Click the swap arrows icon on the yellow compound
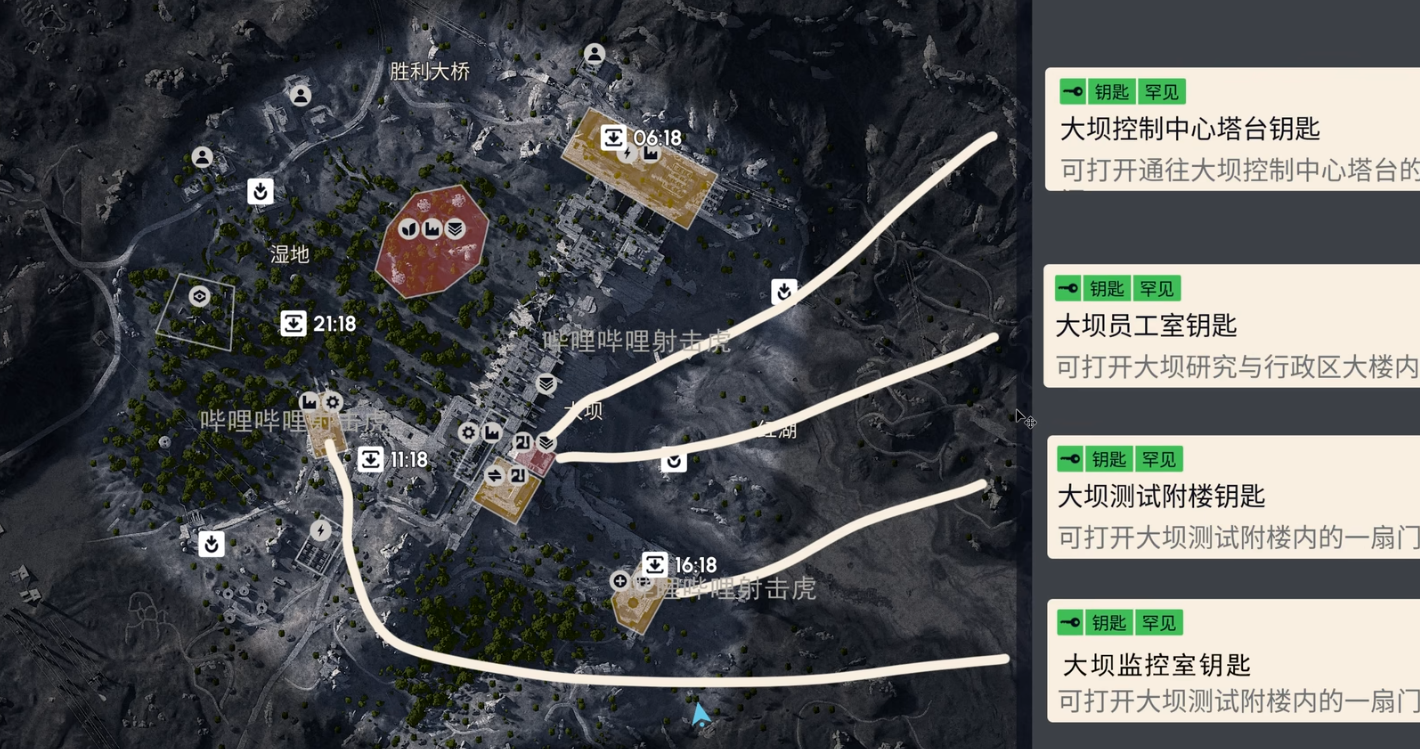 pos(494,476)
